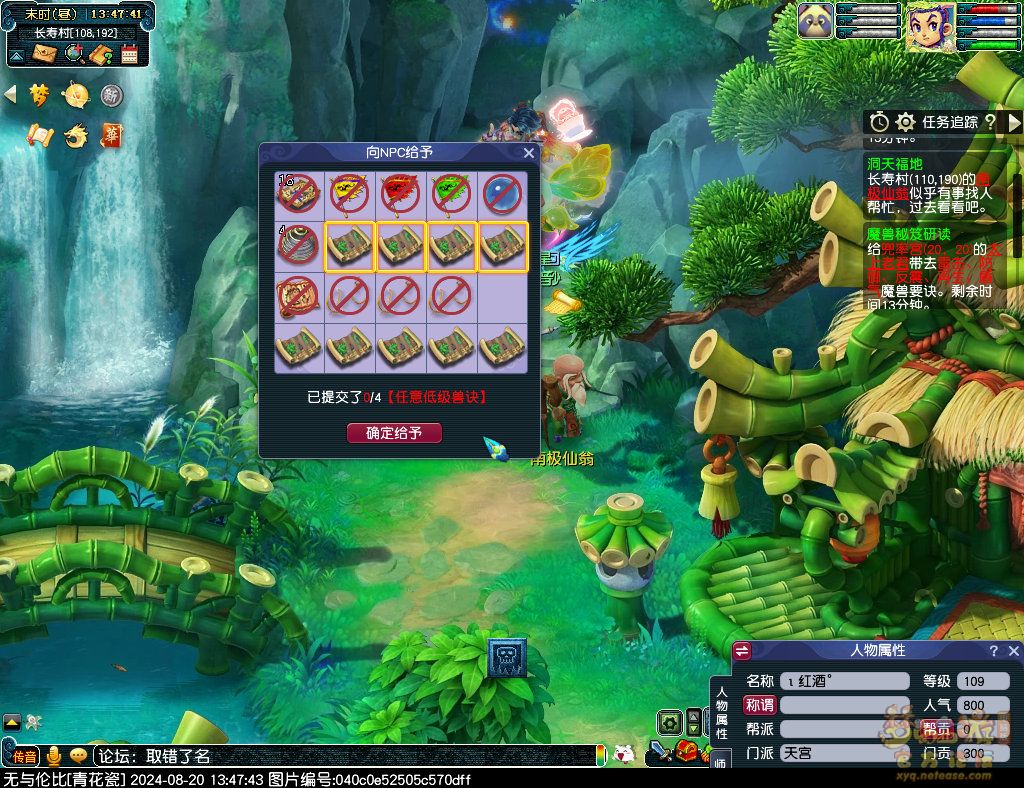The image size is (1024, 788).
Task: Confirm giving items with 确定给予 button
Action: point(394,433)
